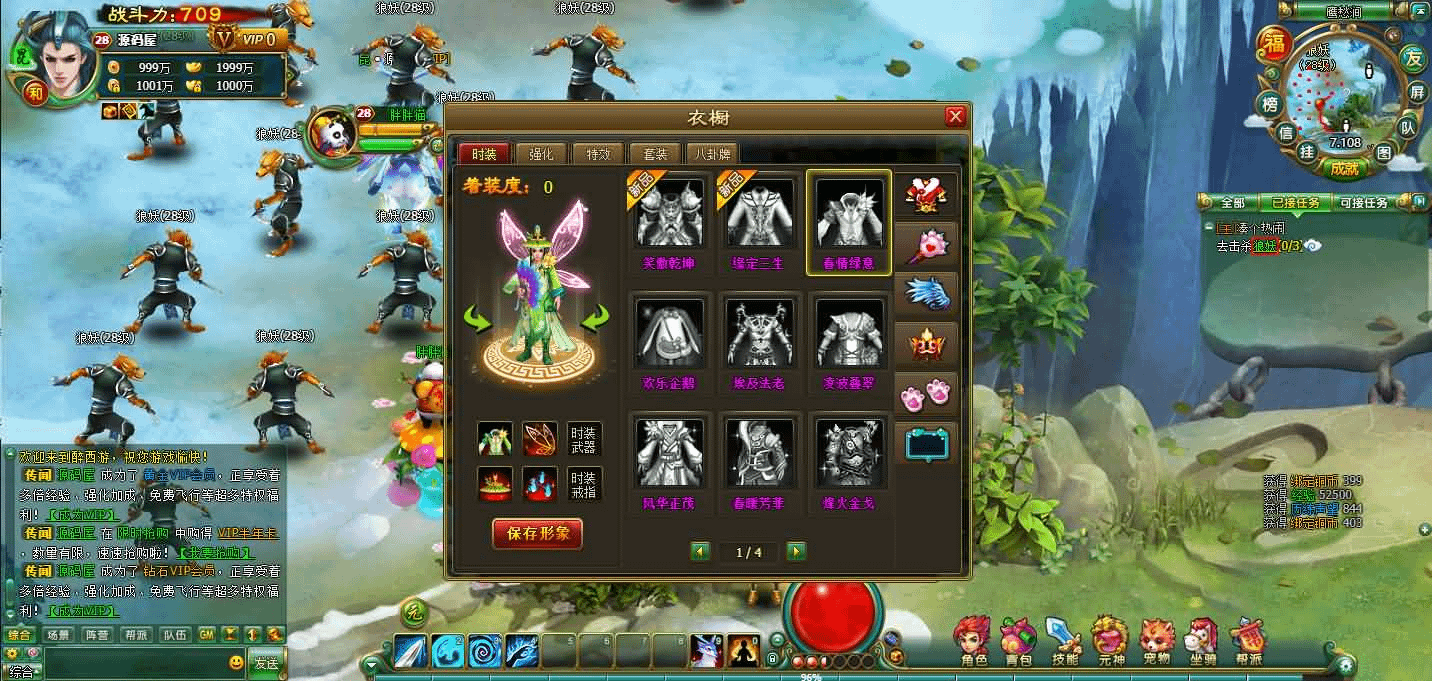The width and height of the screenshot is (1432, 681).
Task: Close the 衣橱 wardrobe window
Action: click(955, 117)
